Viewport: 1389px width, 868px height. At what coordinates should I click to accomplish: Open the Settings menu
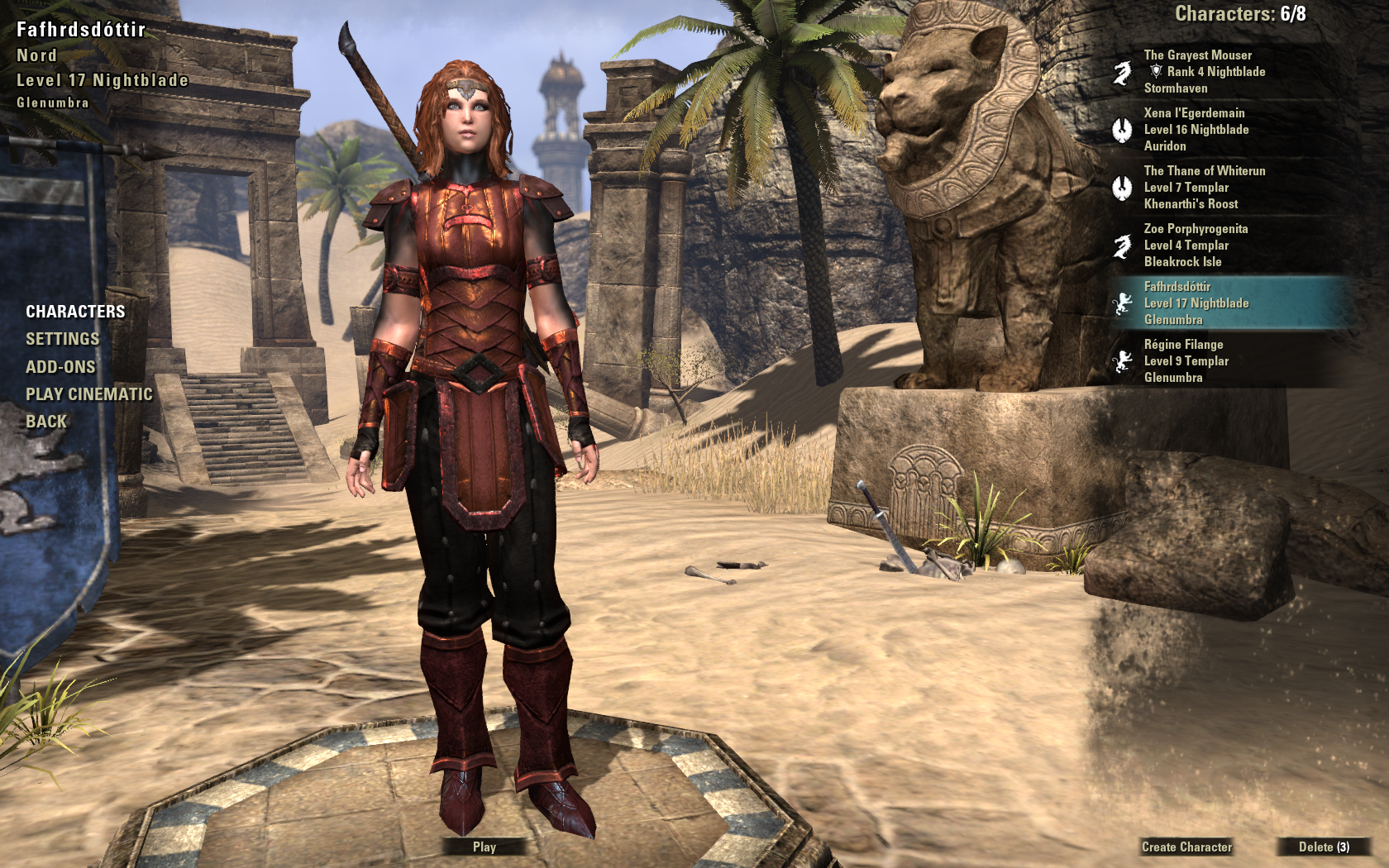(62, 339)
